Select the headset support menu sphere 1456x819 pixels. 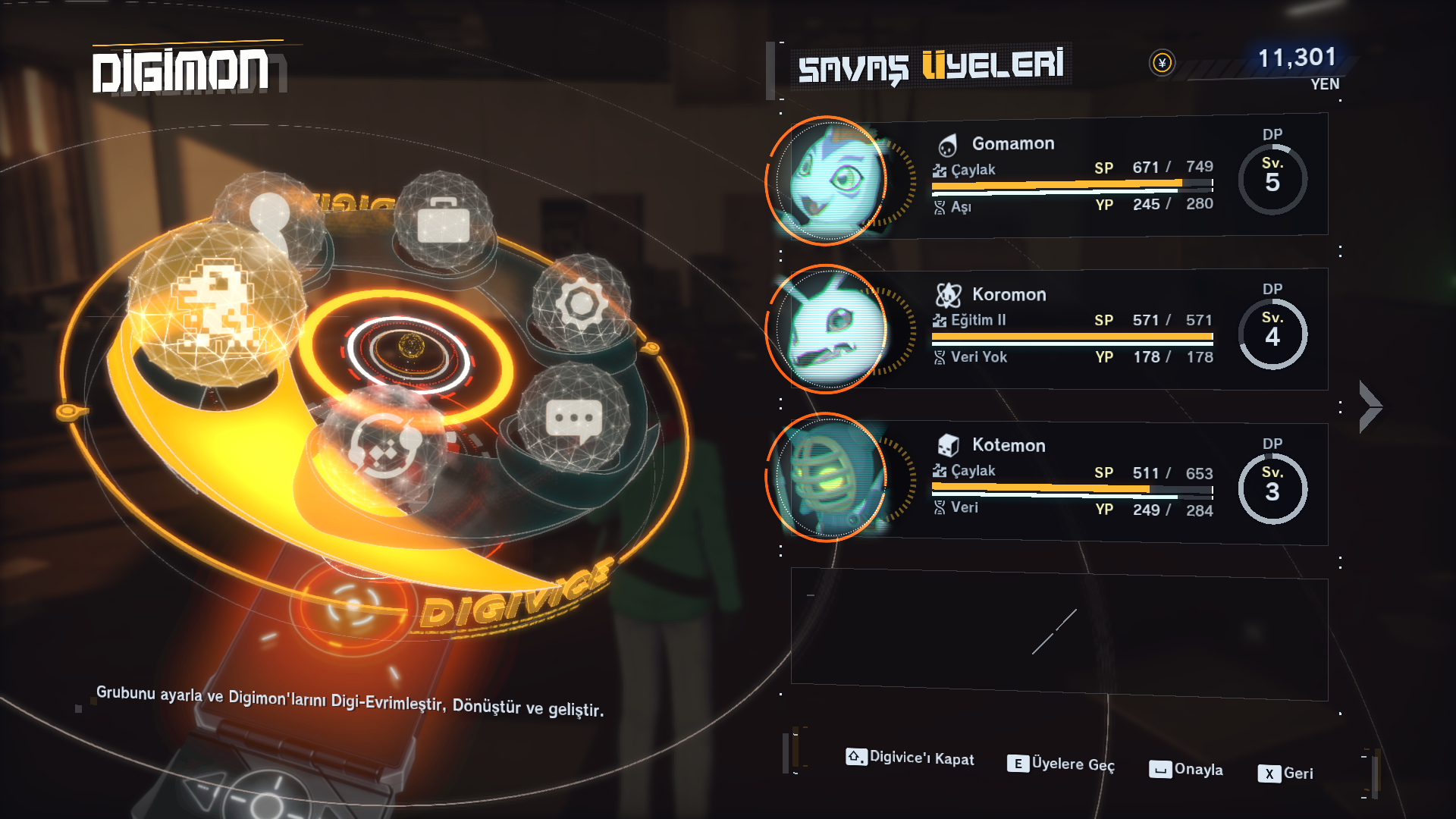pos(384,445)
